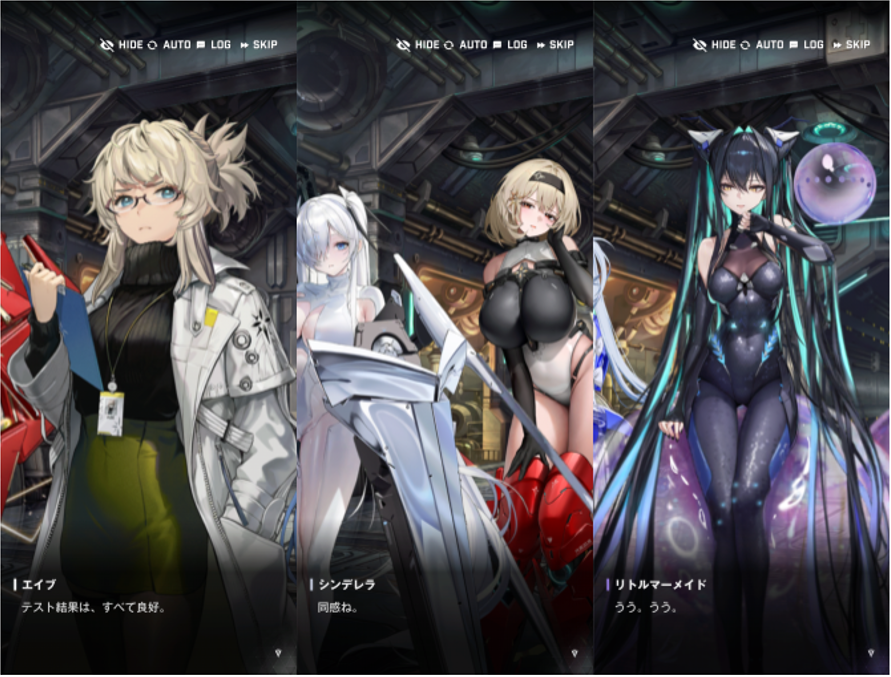Image resolution: width=891 pixels, height=677 pixels.
Task: Continue past Cinderella's line via the arrow indicator
Action: (575, 653)
